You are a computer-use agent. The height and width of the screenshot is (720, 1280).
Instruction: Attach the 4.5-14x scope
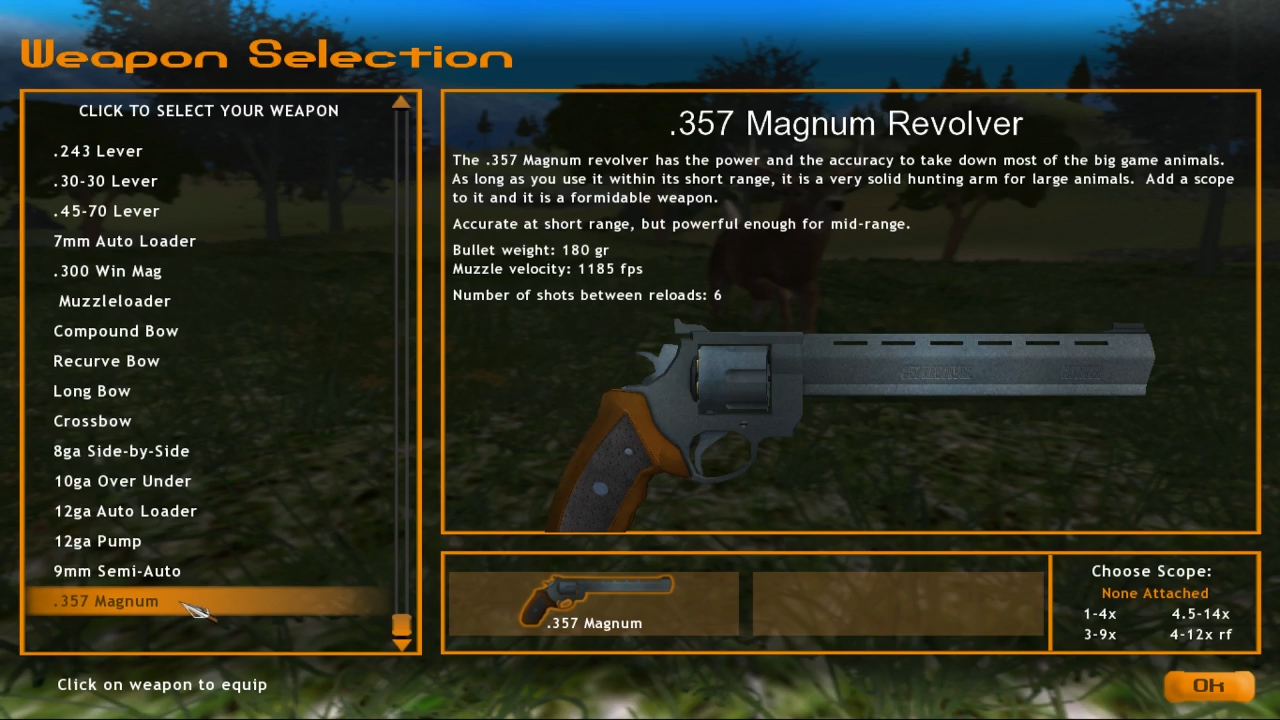coord(1201,613)
